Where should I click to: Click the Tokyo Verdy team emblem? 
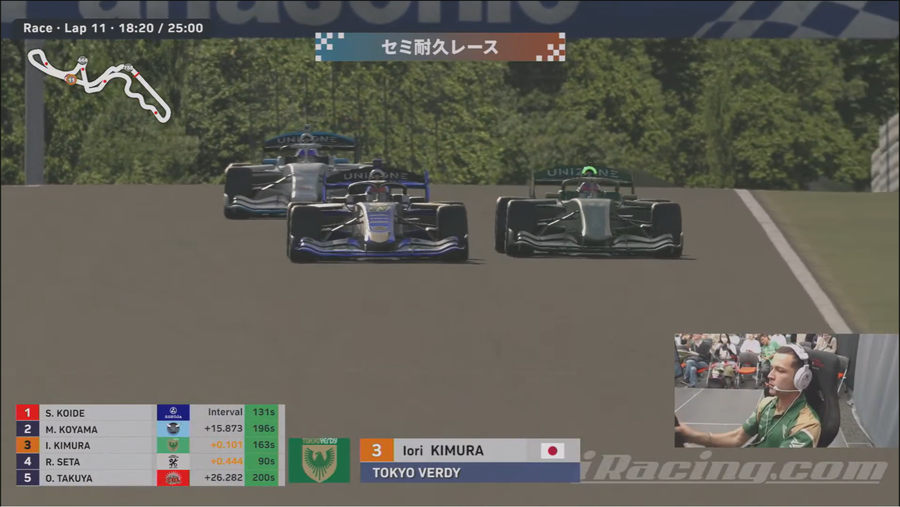[319, 460]
